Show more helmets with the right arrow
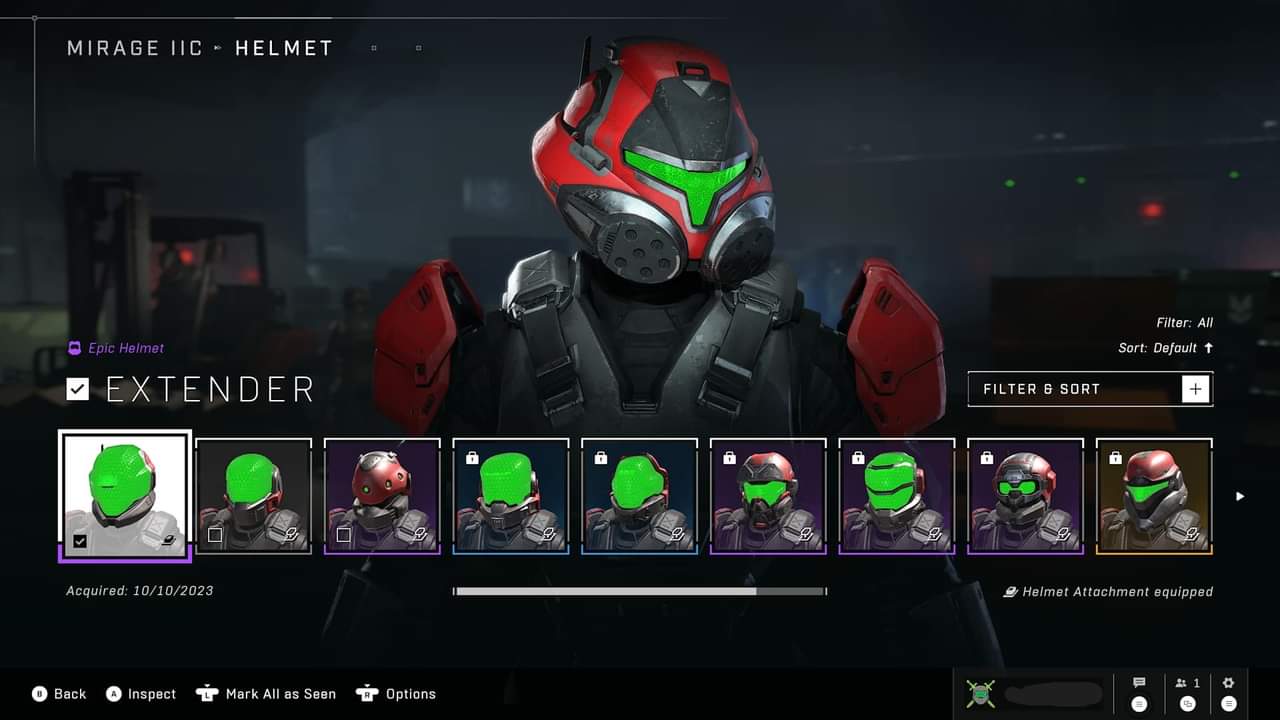This screenshot has height=720, width=1280. [1240, 496]
